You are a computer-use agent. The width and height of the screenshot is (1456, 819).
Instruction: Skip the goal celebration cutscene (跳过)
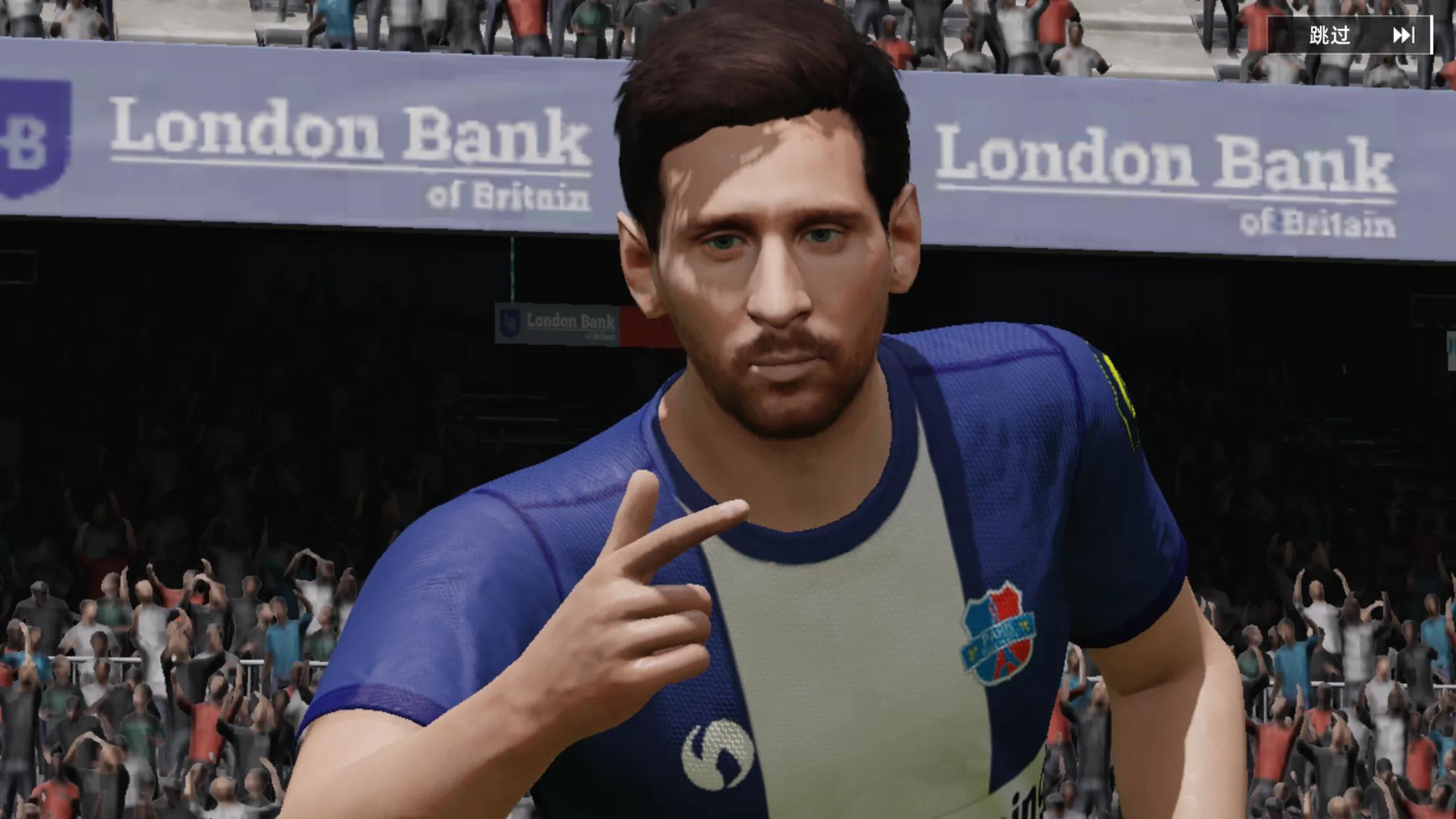1349,35
